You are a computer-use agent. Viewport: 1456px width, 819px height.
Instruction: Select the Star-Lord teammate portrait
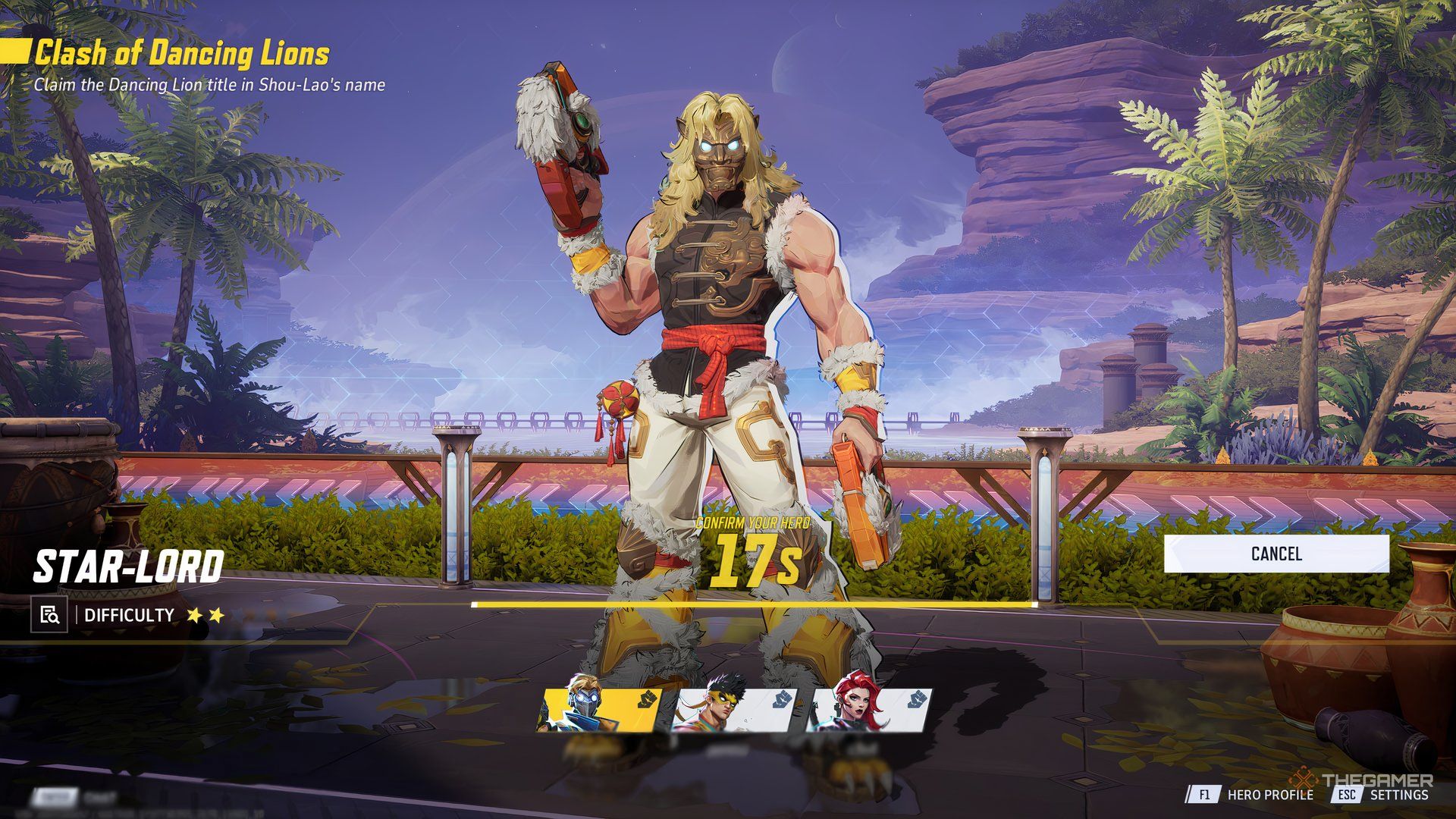(x=600, y=711)
